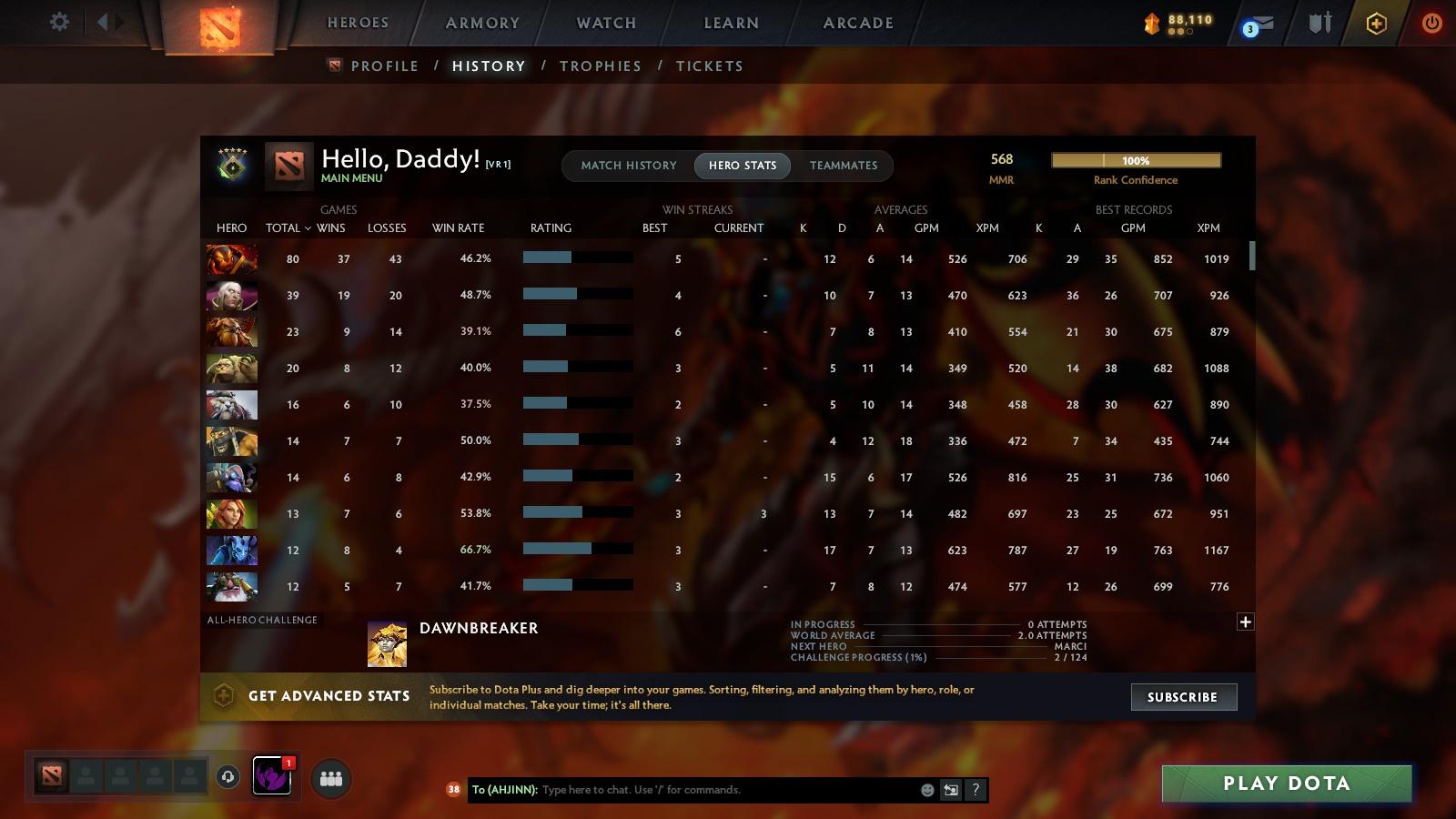Click the Dota 2 logo above the navigation tabs
This screenshot has width=1456, height=819.
[218, 25]
